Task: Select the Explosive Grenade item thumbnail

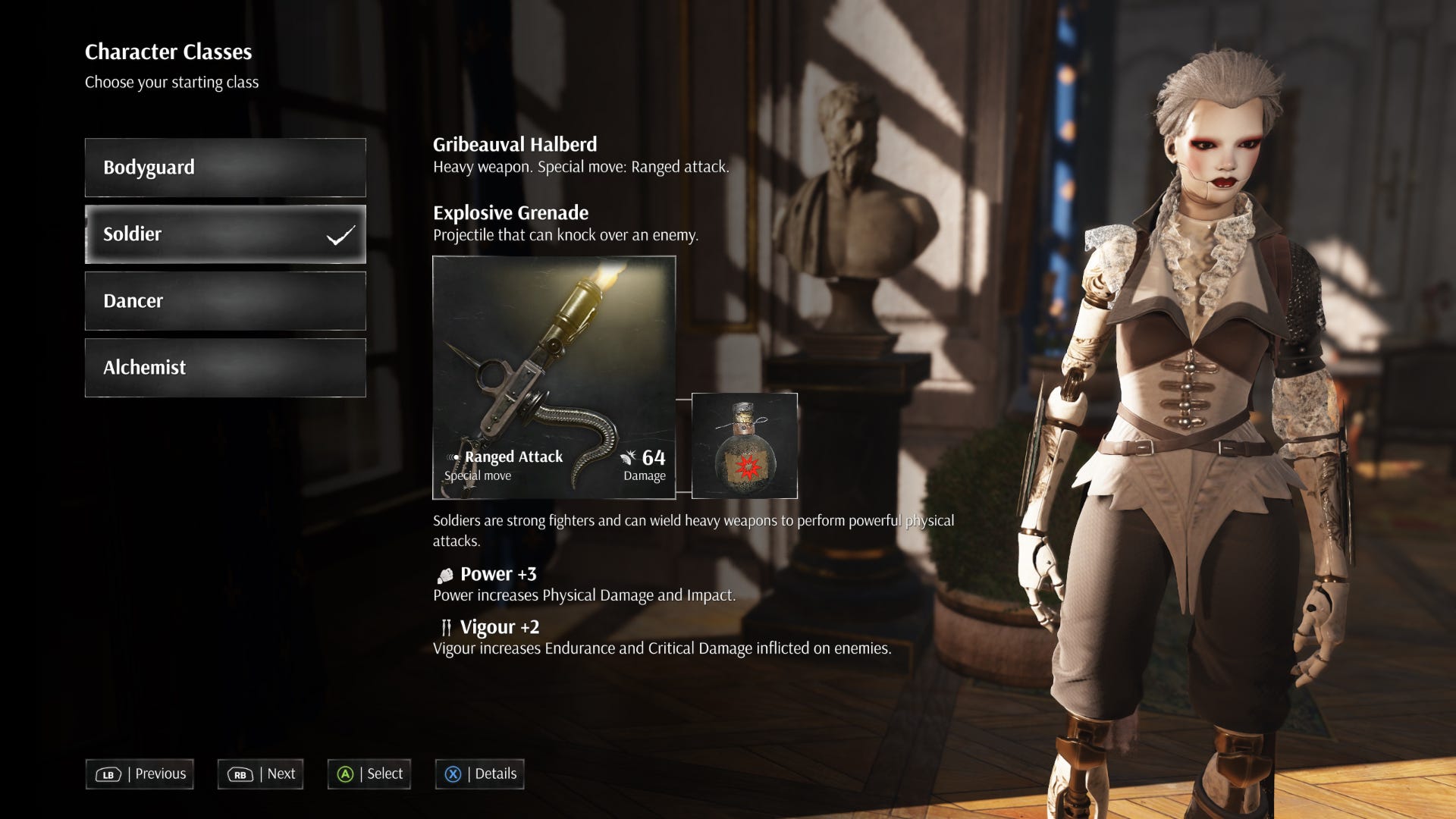Action: coord(744,446)
